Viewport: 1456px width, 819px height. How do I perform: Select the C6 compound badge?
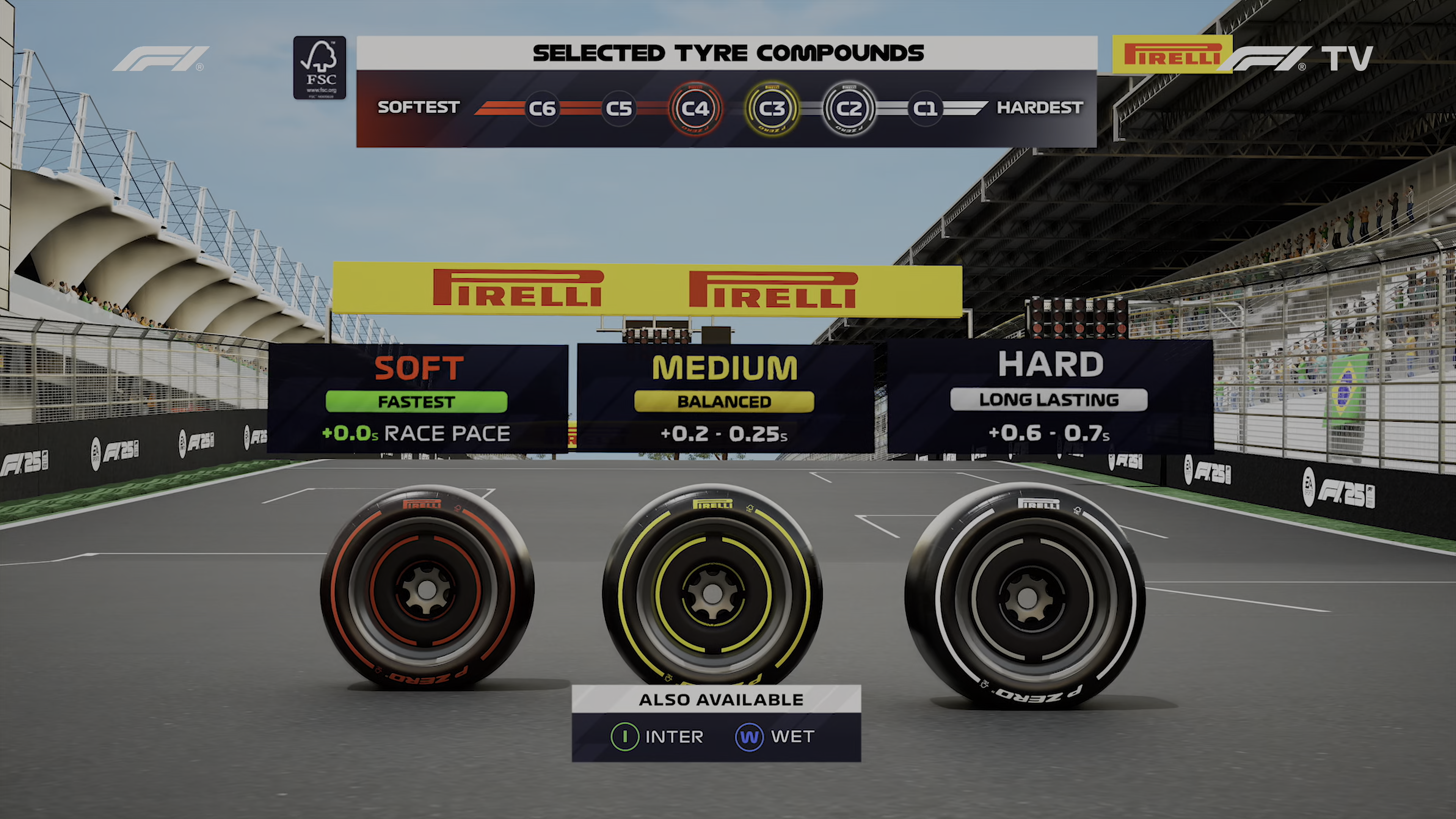point(541,108)
